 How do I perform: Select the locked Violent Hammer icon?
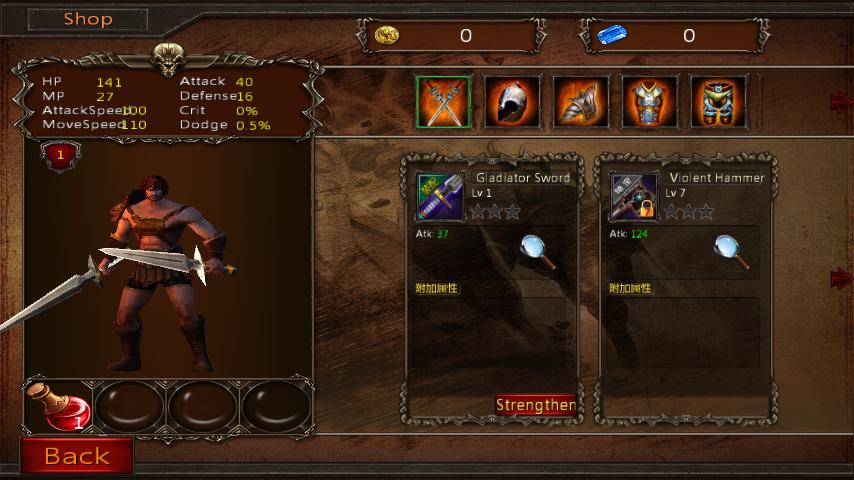pos(634,197)
